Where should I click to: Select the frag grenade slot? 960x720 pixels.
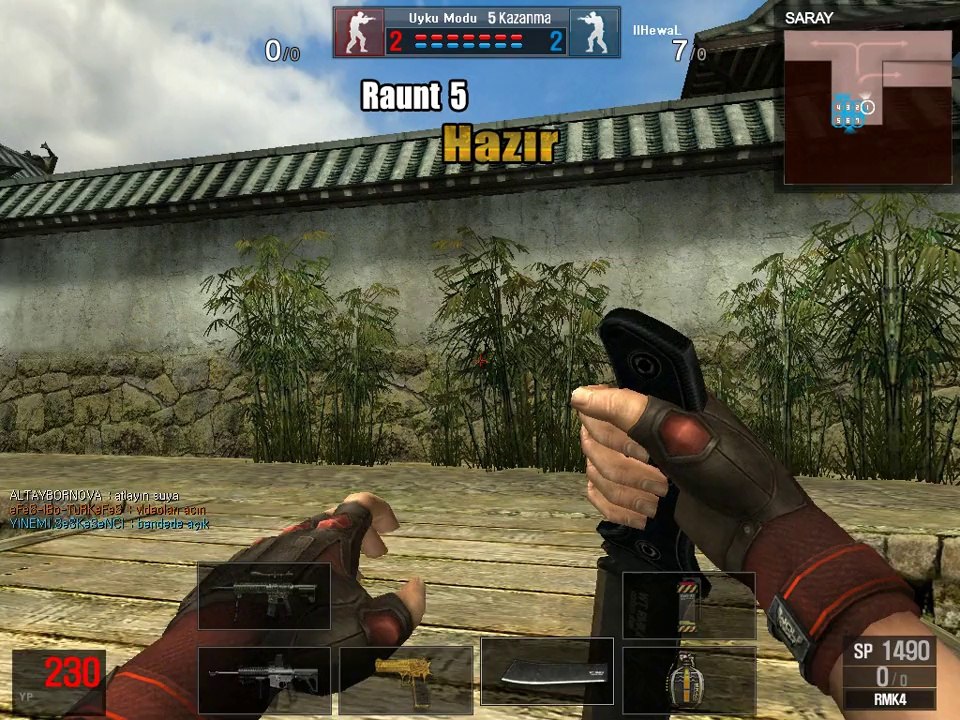click(x=688, y=680)
